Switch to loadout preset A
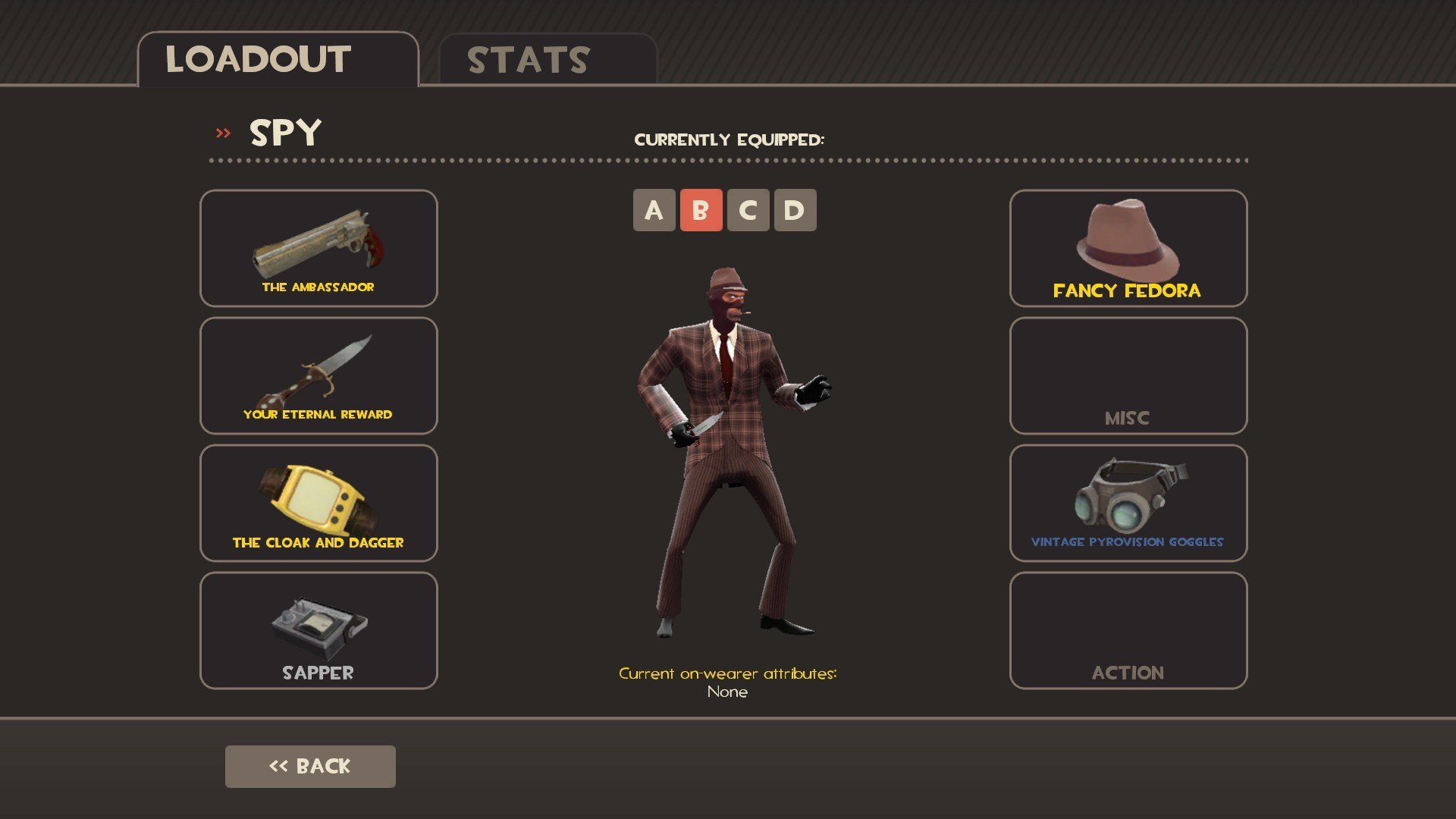This screenshot has height=819, width=1456. [654, 210]
